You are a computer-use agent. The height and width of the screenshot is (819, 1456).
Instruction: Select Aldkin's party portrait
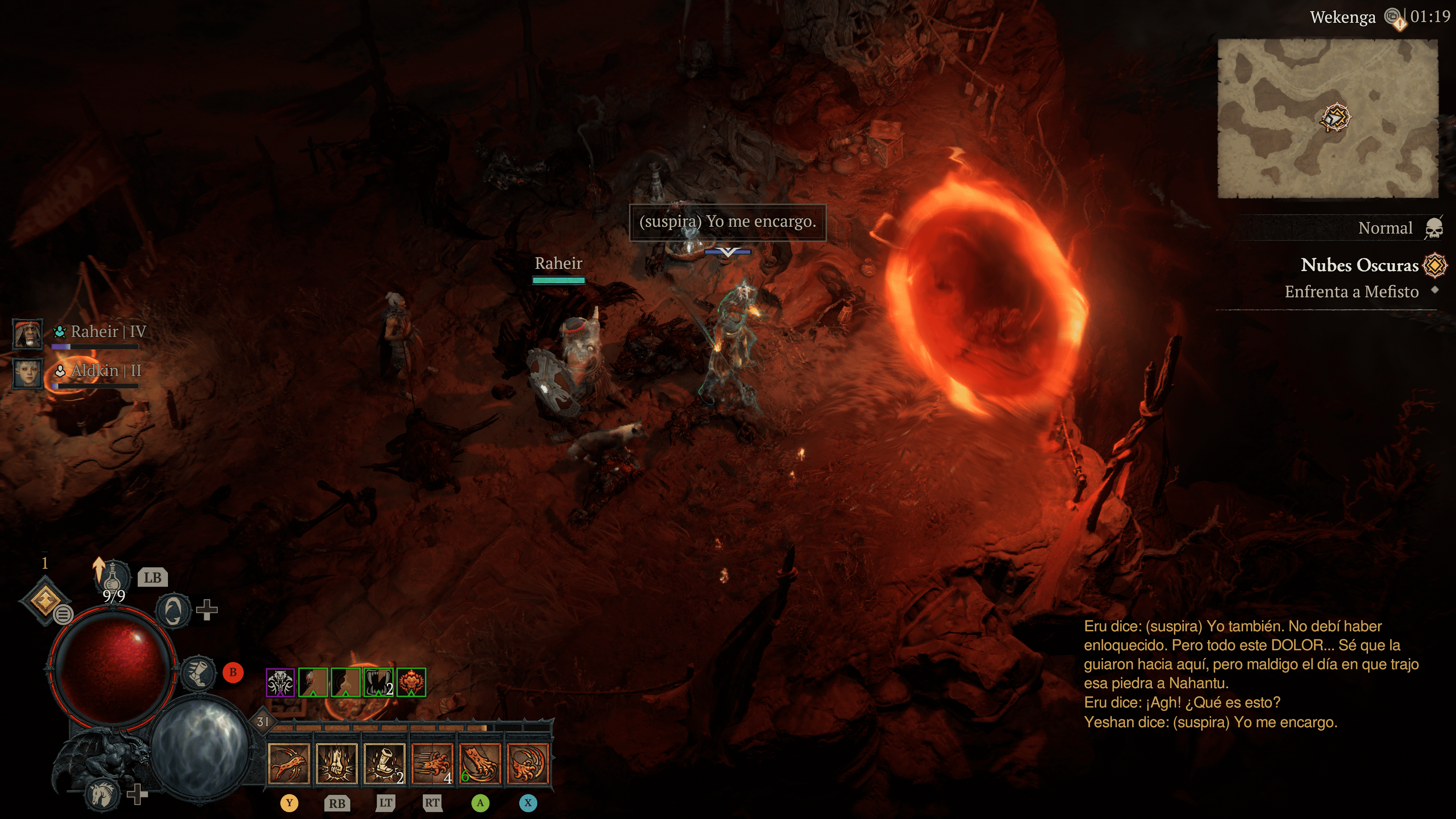point(28,373)
